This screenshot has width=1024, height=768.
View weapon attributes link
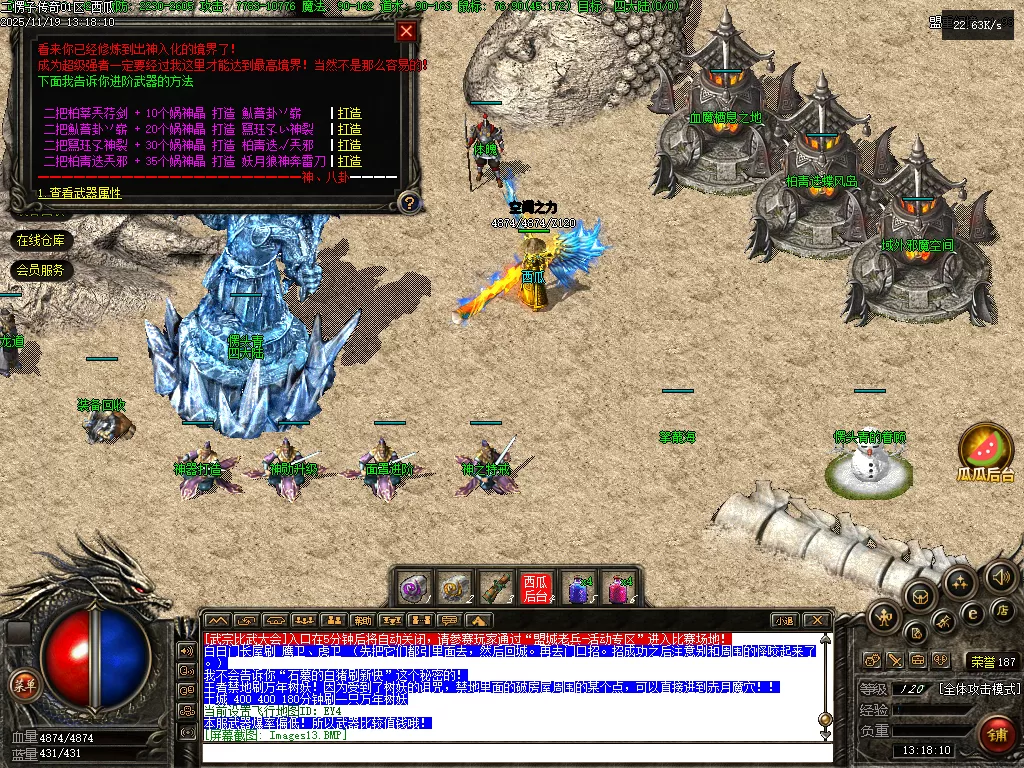82,193
